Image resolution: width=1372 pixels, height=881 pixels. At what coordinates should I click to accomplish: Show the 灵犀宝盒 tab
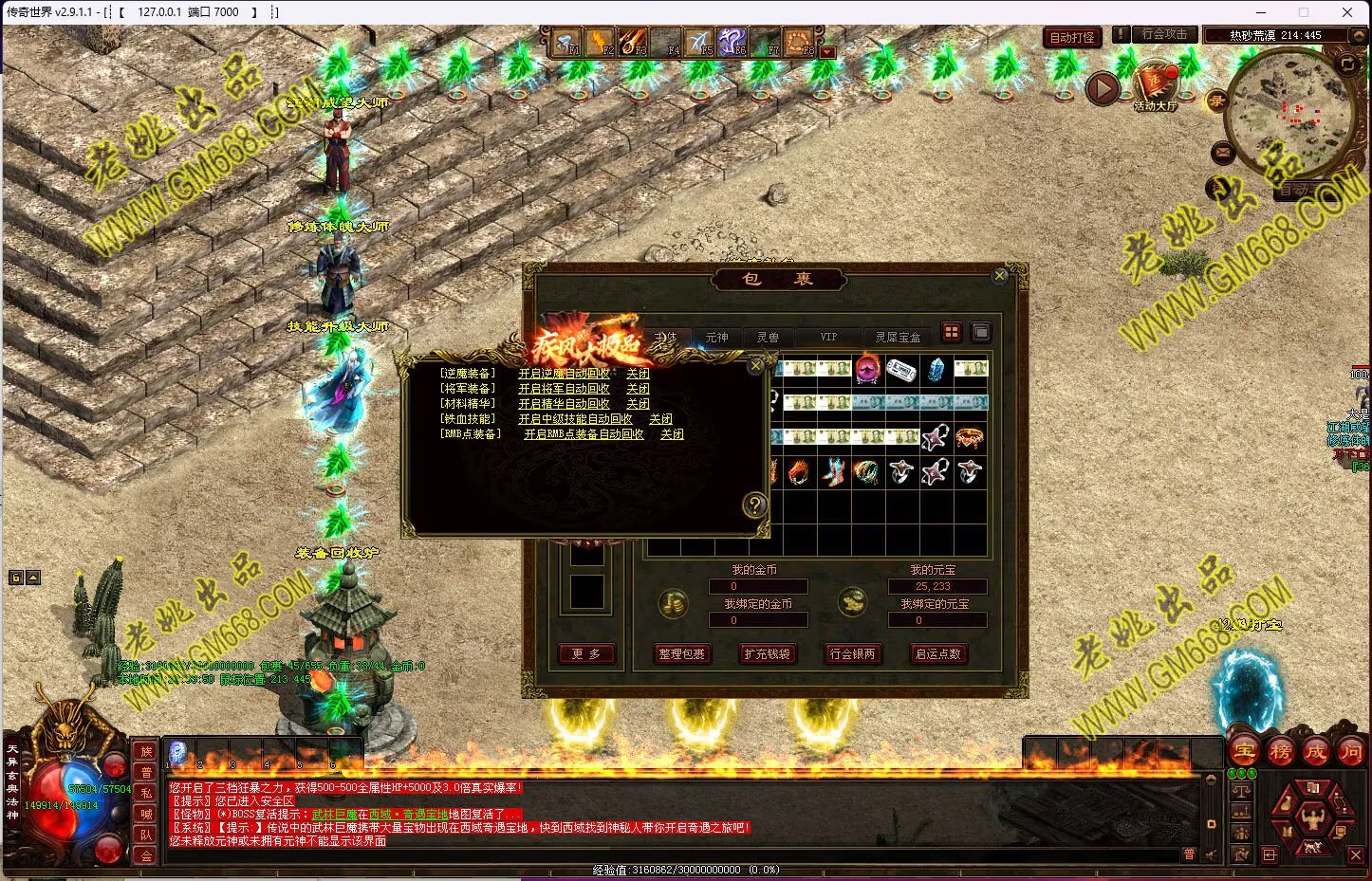click(898, 337)
